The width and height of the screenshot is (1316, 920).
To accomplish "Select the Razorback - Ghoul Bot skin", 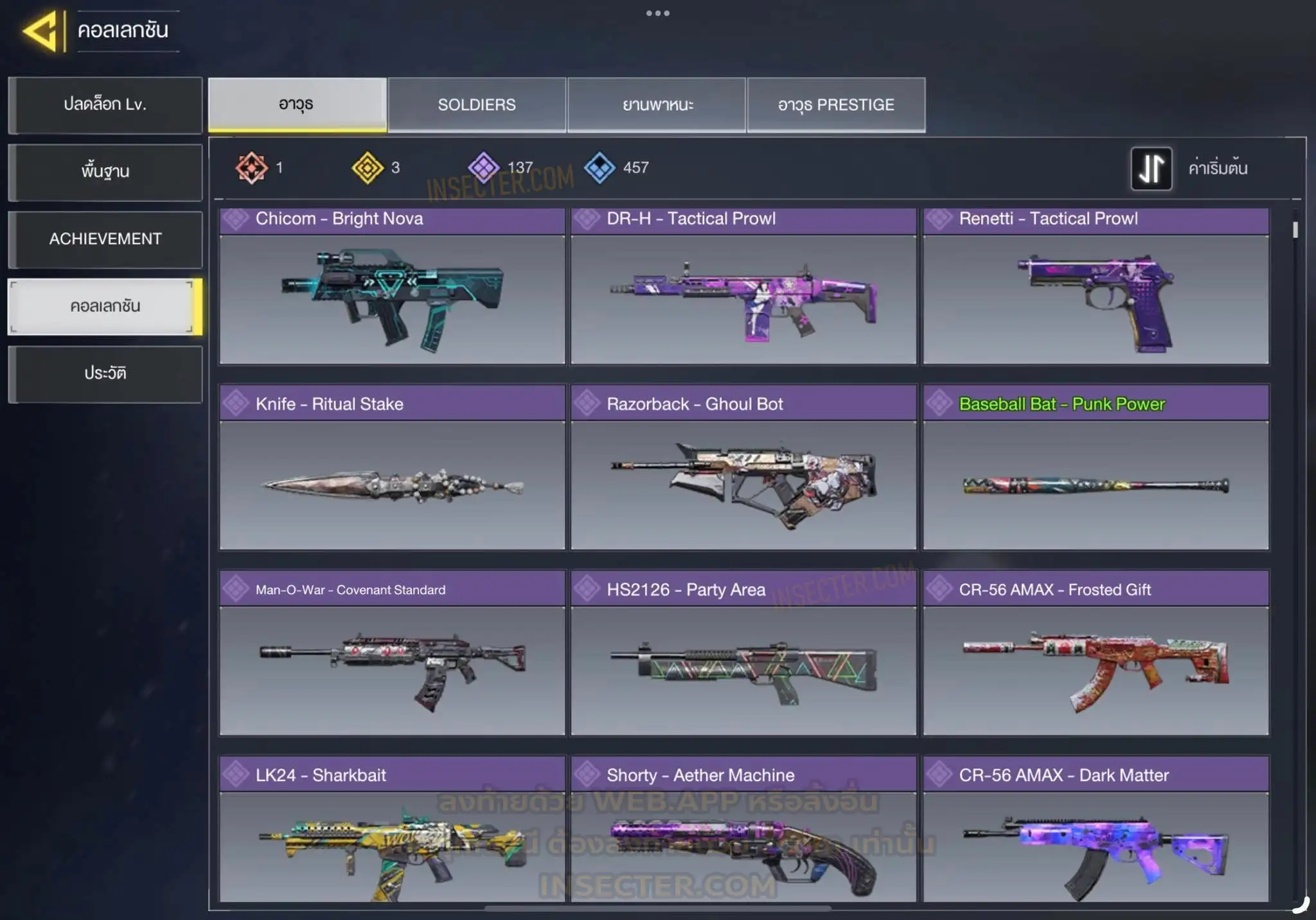I will point(743,468).
